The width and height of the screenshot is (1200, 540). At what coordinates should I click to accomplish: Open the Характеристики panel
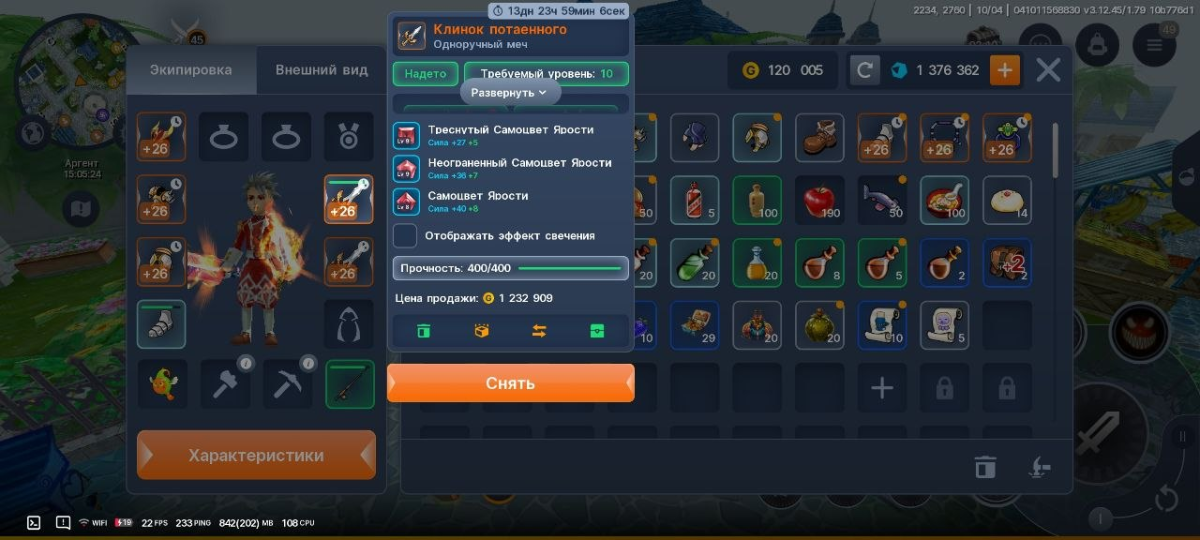[256, 455]
